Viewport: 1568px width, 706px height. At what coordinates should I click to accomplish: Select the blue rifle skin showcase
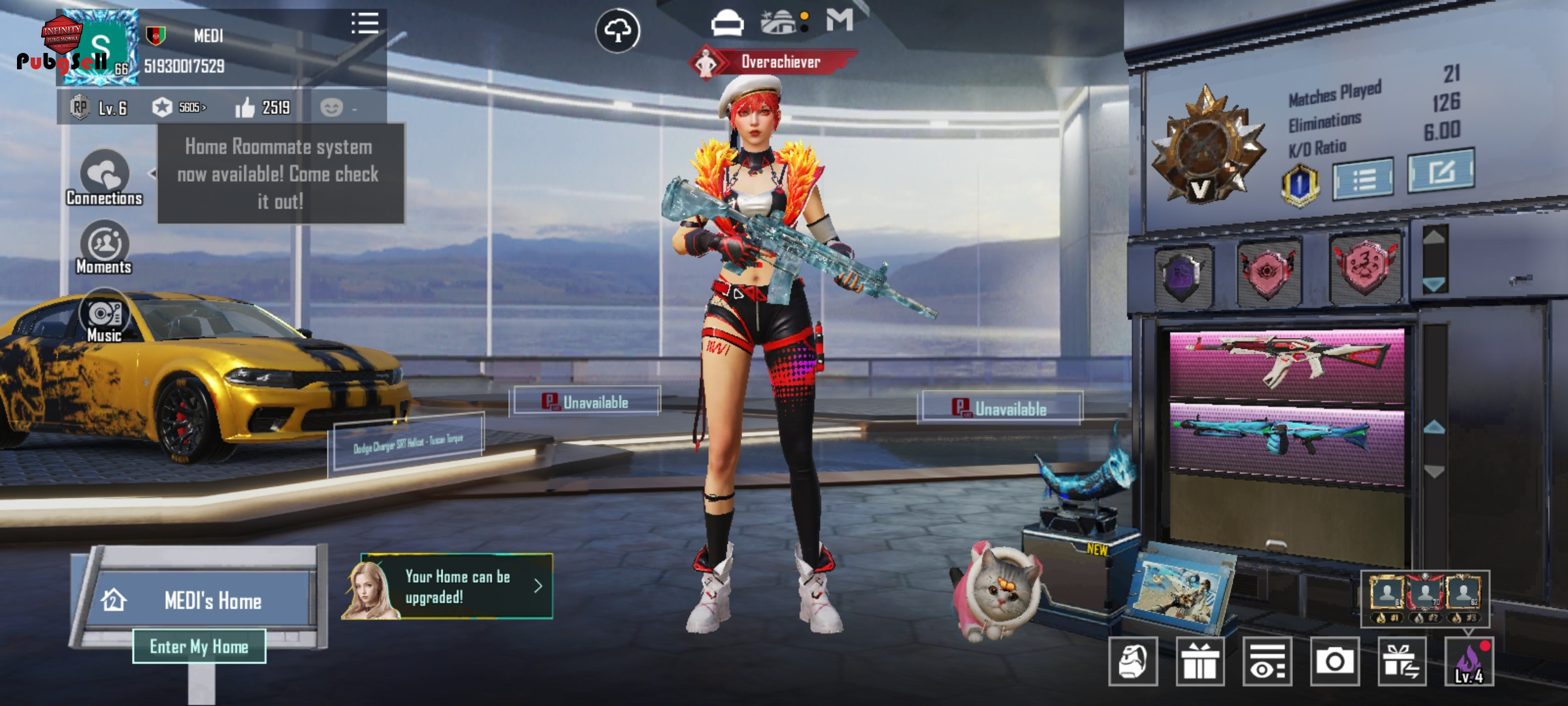(x=1286, y=436)
